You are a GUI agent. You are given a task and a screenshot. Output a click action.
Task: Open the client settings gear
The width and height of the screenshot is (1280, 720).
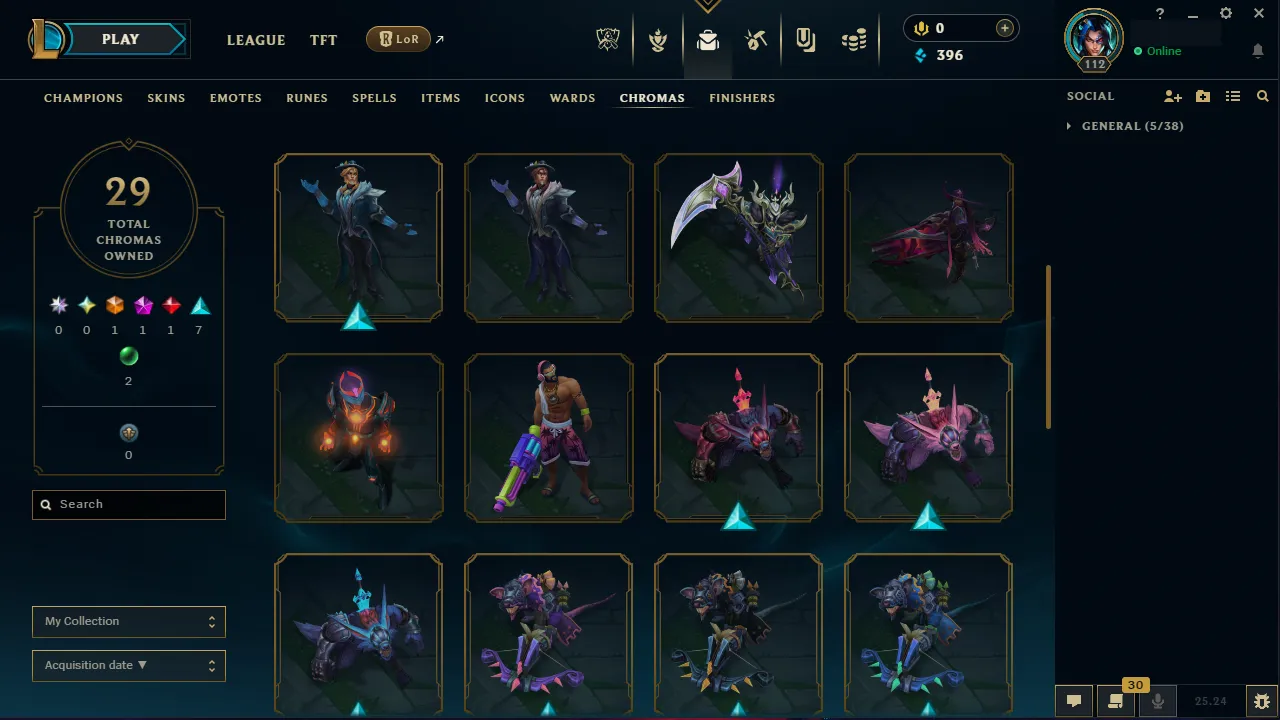pos(1225,13)
